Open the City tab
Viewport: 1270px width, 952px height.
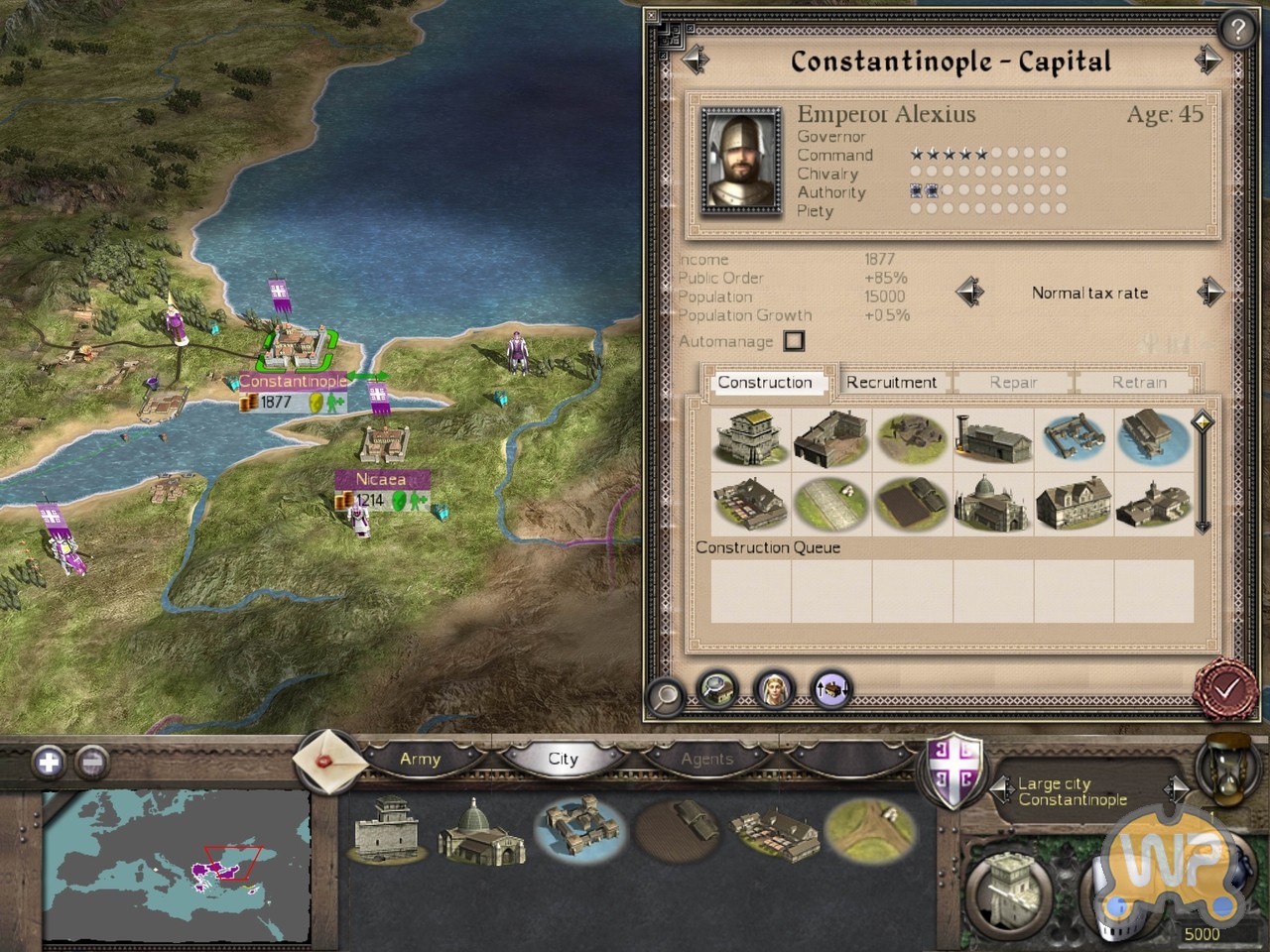click(563, 759)
